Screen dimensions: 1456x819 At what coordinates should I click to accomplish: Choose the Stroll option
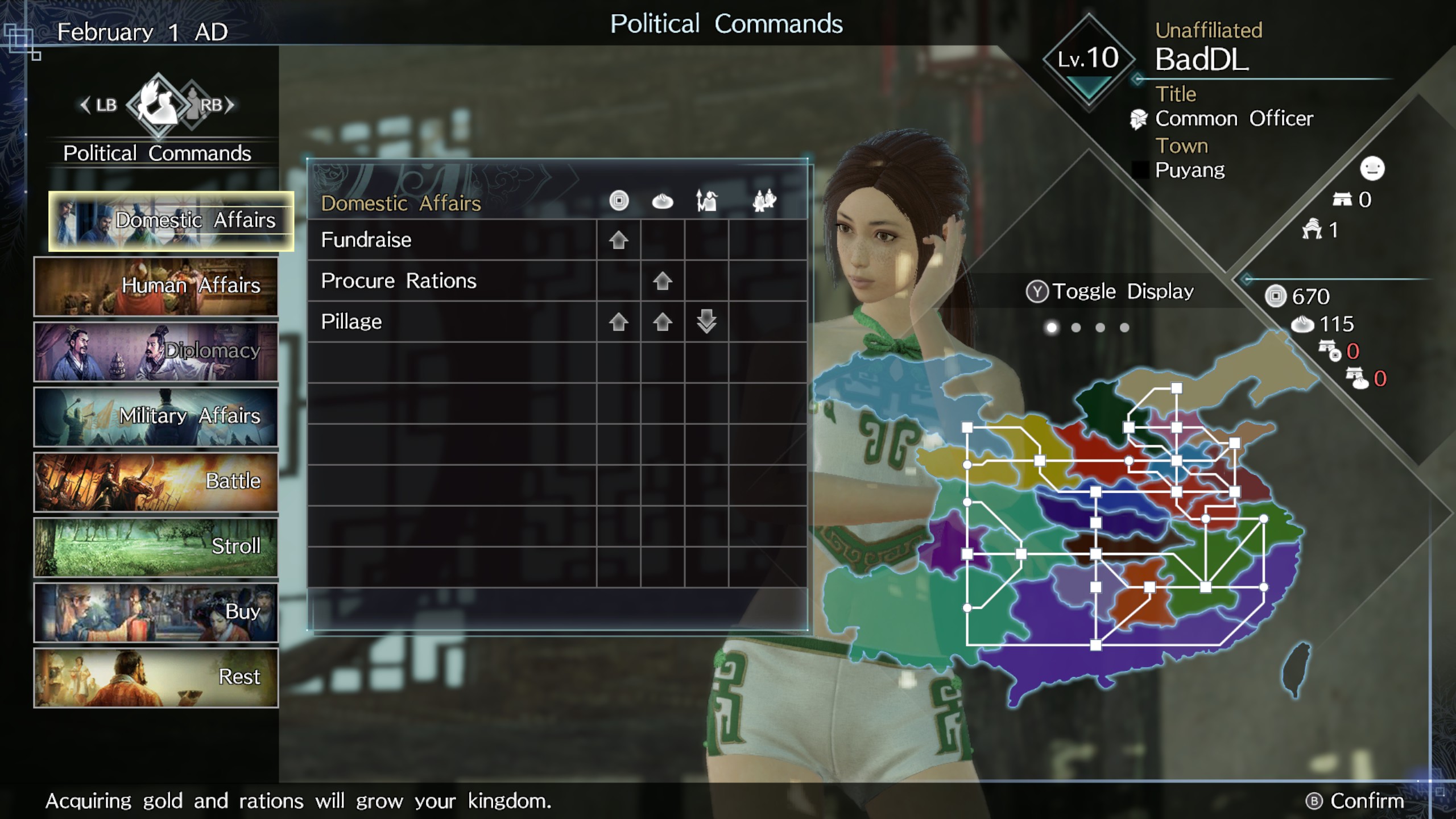click(156, 547)
